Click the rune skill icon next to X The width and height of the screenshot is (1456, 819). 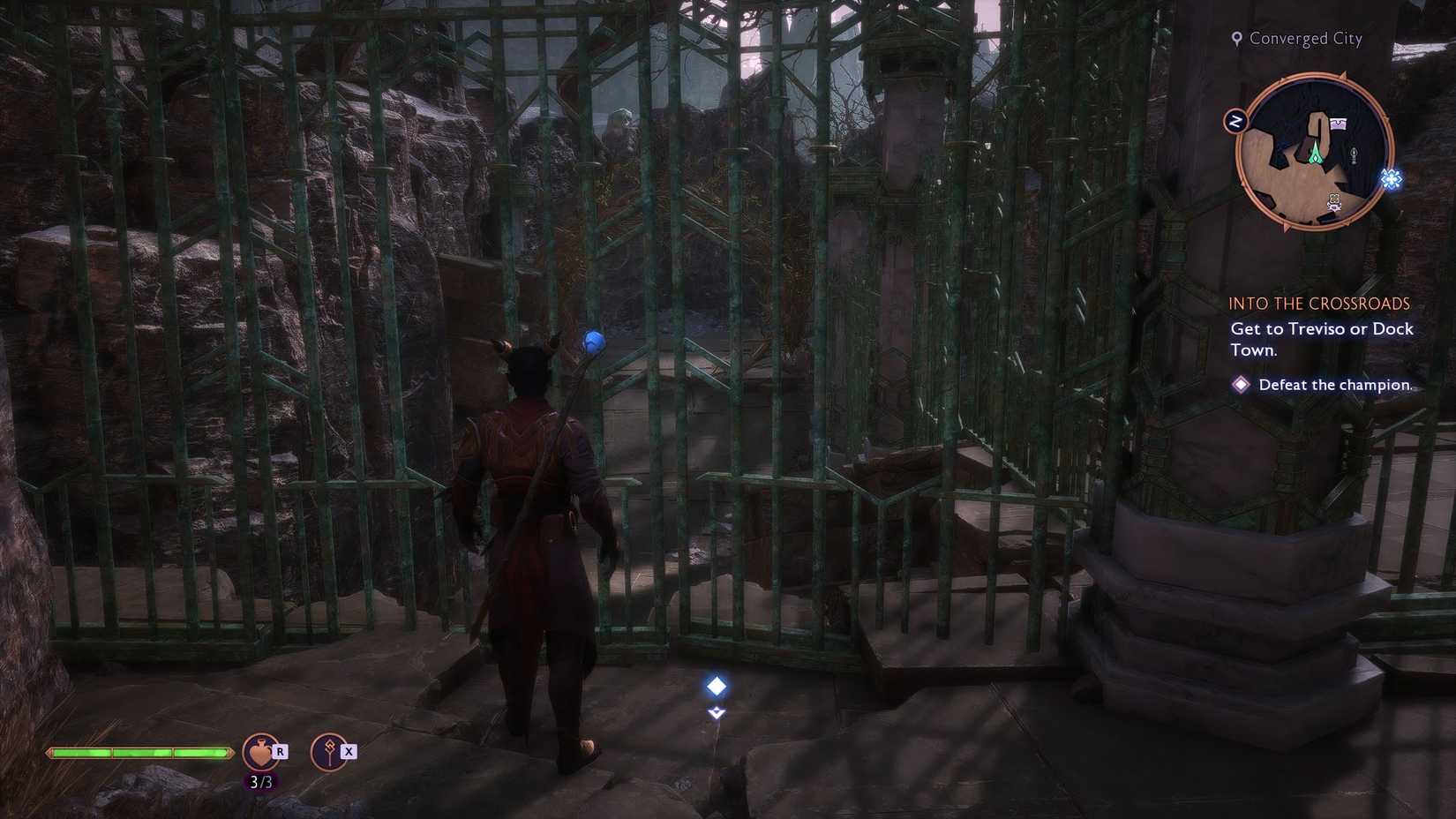330,751
